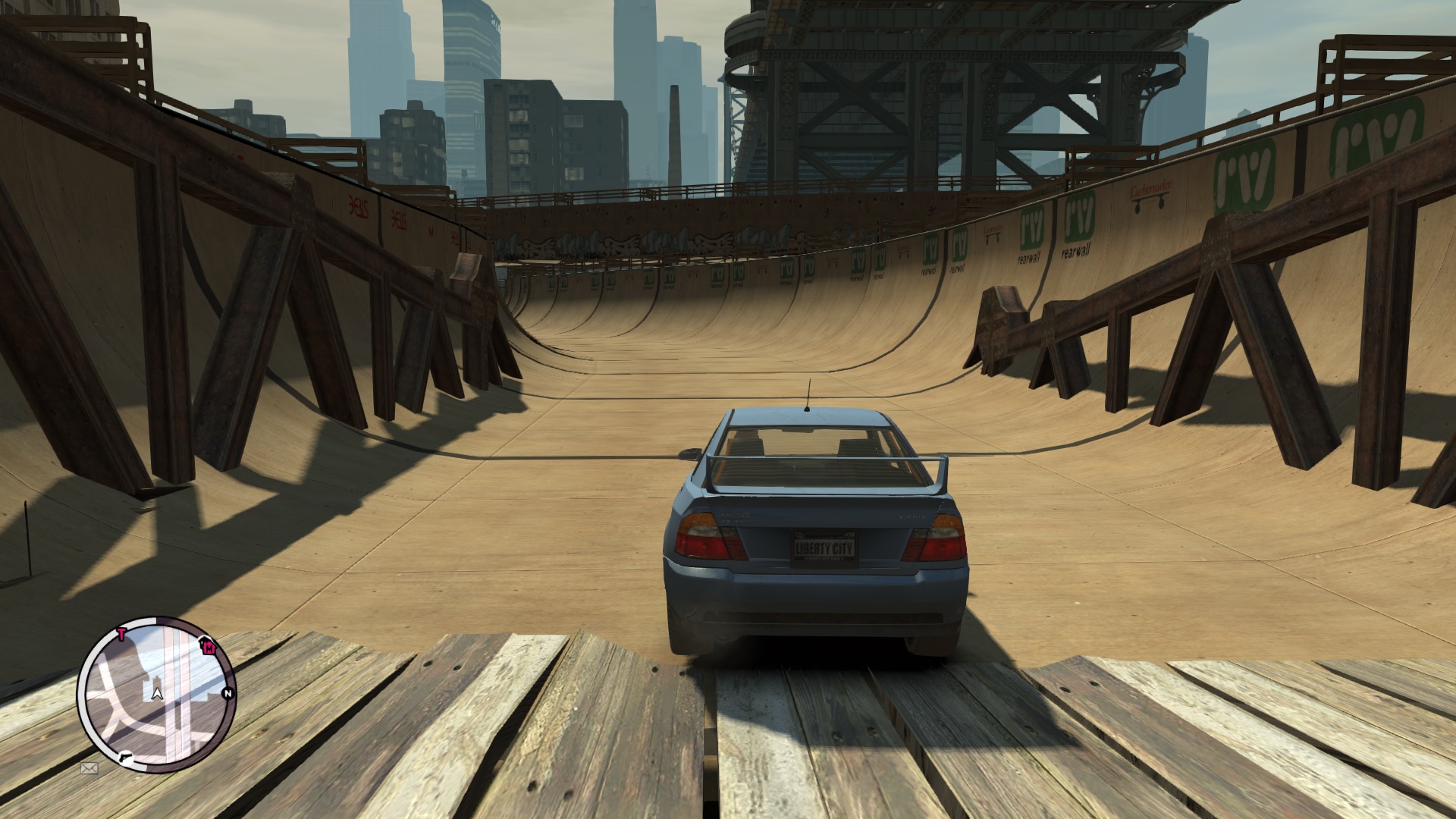Click the white player arrow on minimap

[157, 692]
